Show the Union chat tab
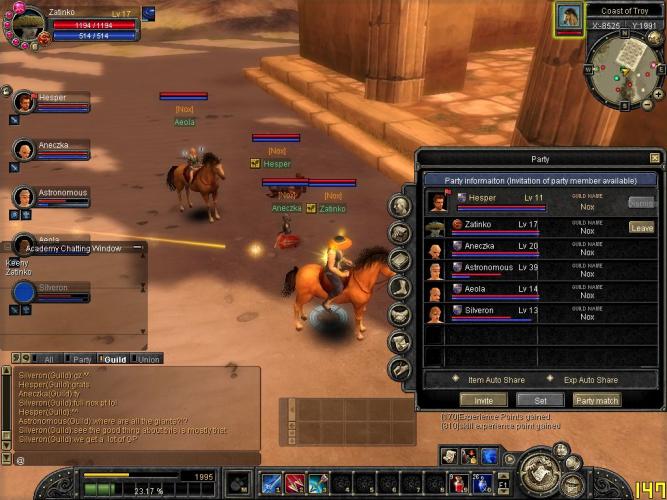Screen dimensions: 667x500 click(148, 358)
